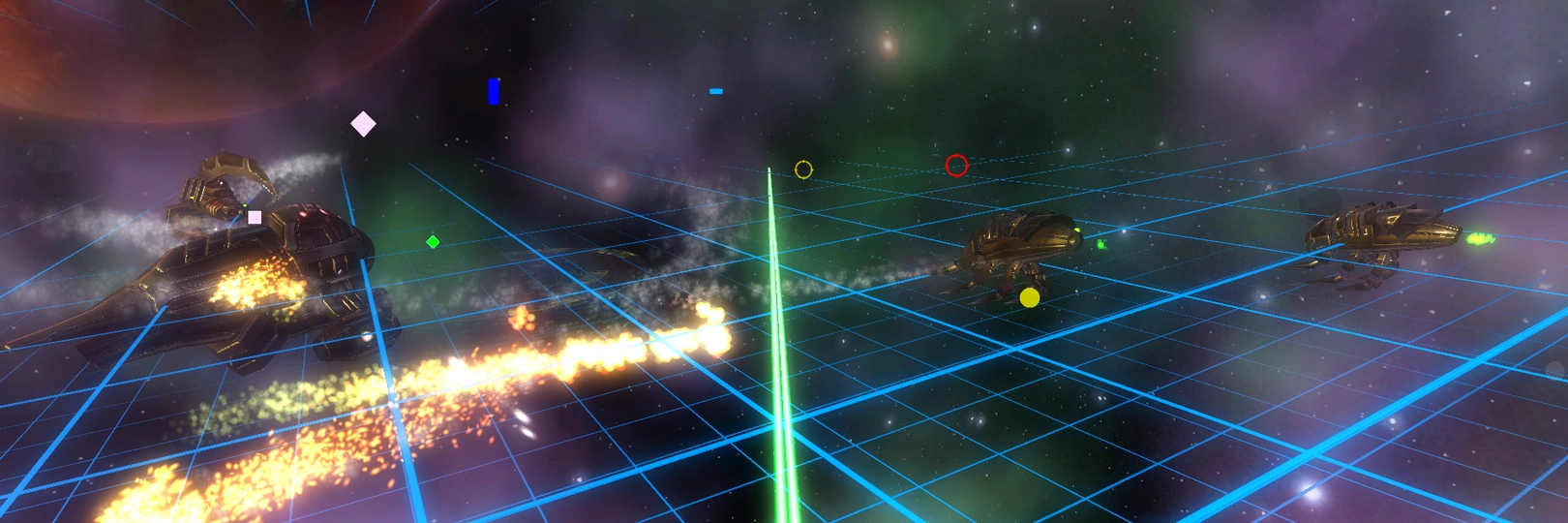Click the small pink square marker

[x=255, y=217]
